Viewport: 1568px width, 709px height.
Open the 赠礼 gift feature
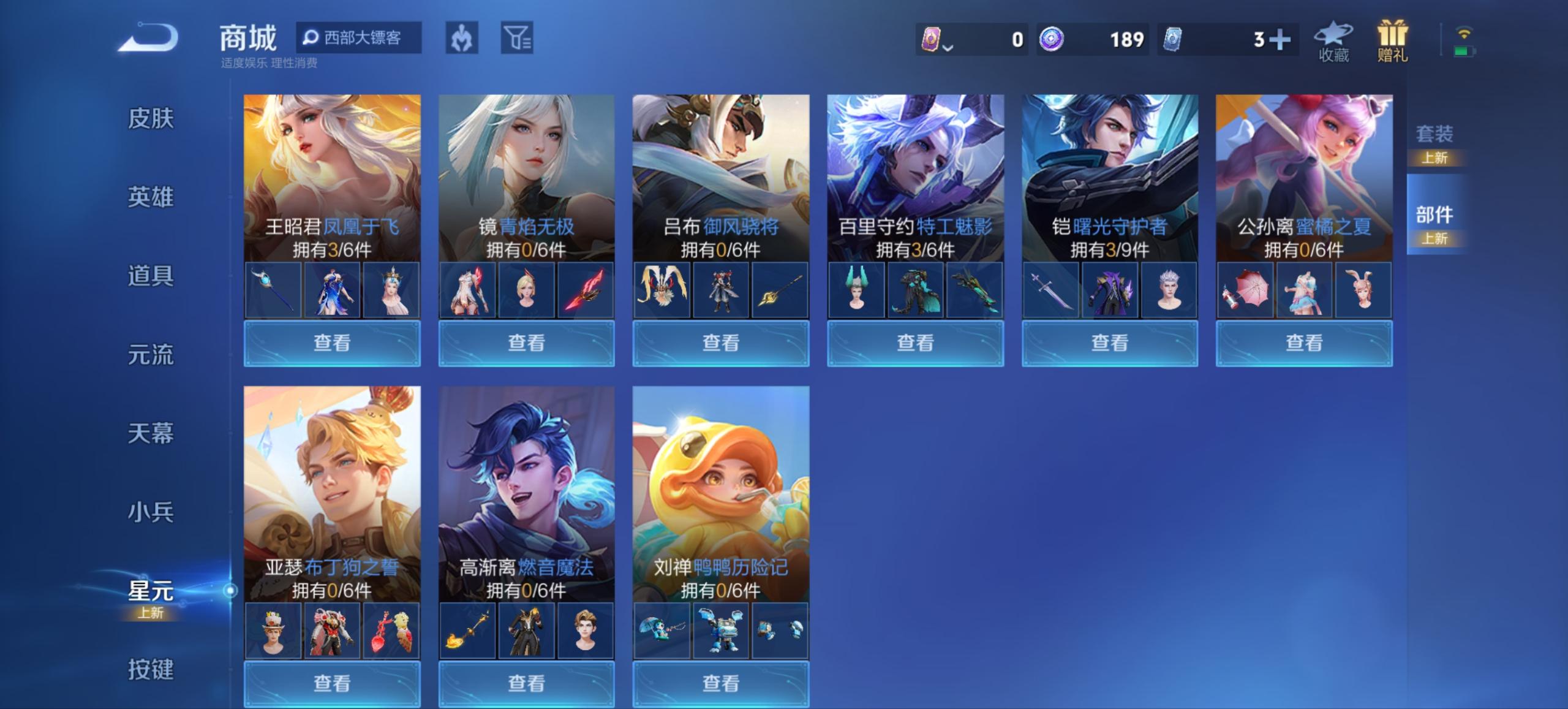(x=1393, y=43)
